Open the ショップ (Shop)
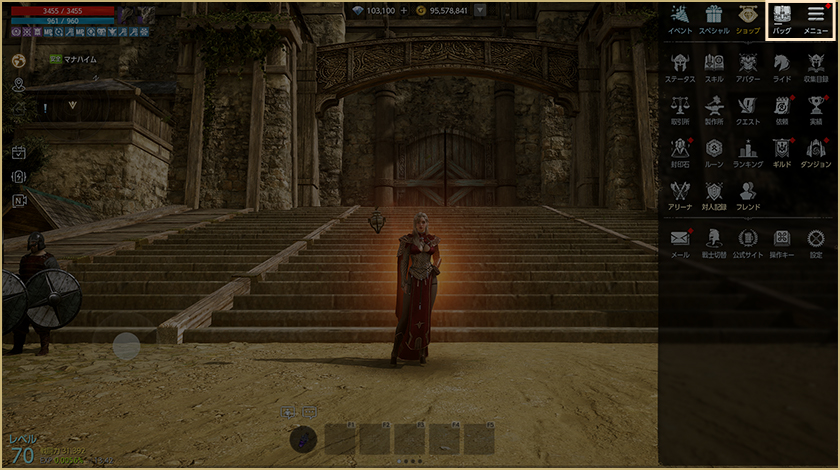 [x=747, y=19]
